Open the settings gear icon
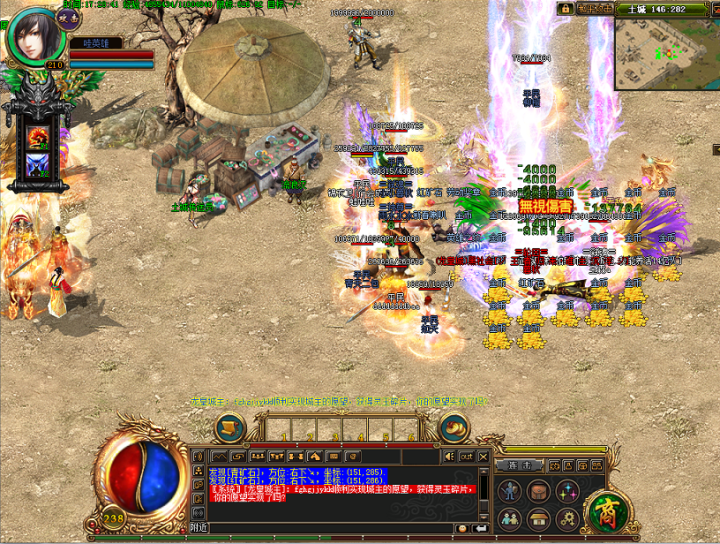 click(568, 519)
